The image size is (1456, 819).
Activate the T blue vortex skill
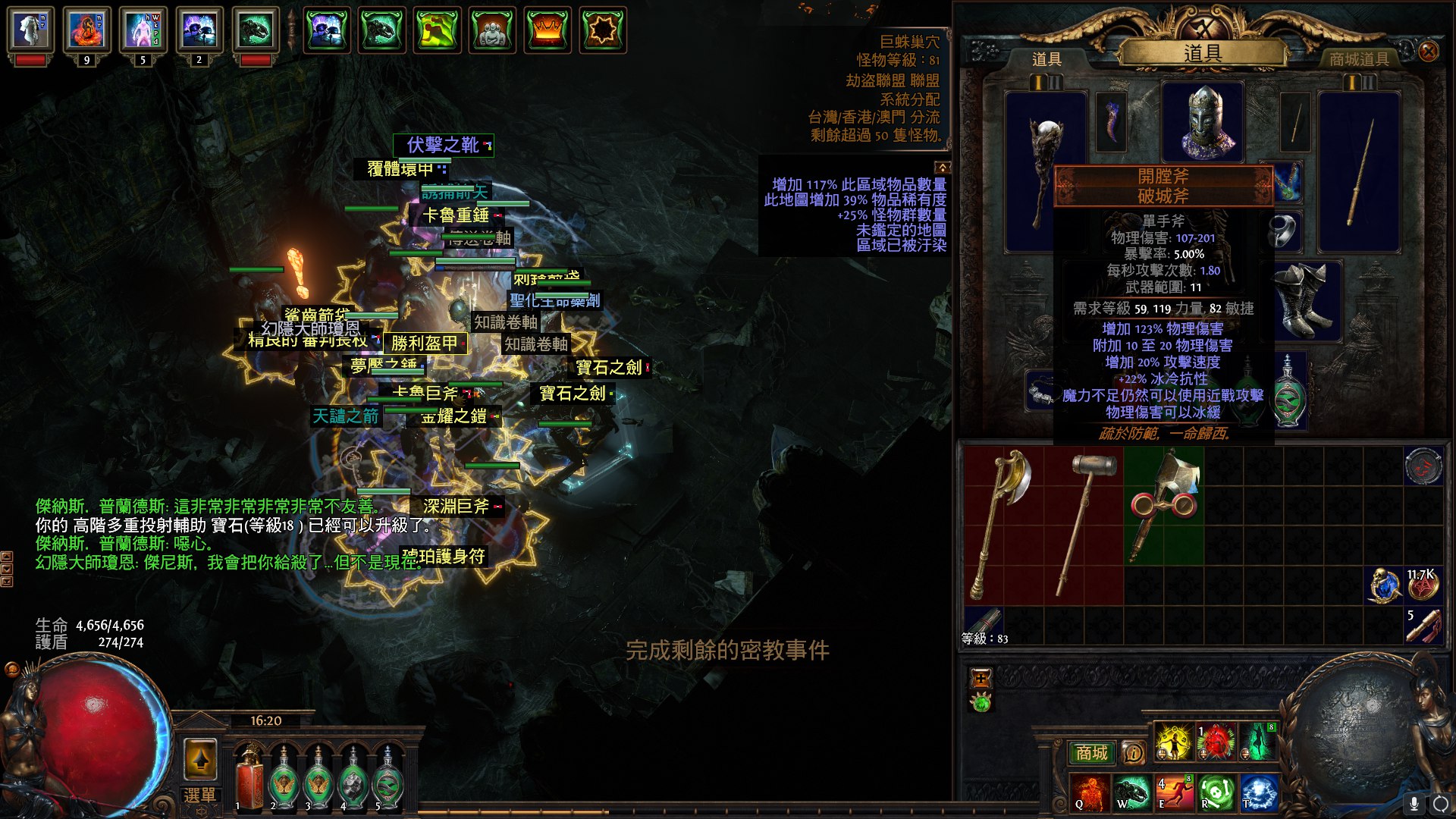[x=1258, y=792]
